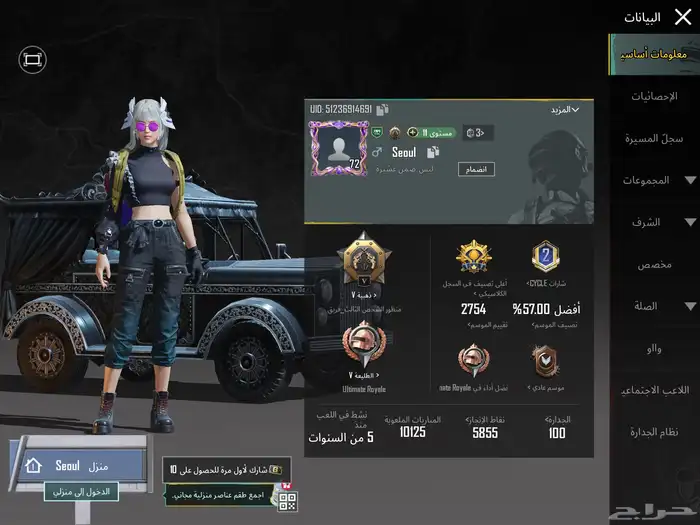The width and height of the screenshot is (700, 525).
Task: View the CYCLE badges
Action: coord(545,258)
